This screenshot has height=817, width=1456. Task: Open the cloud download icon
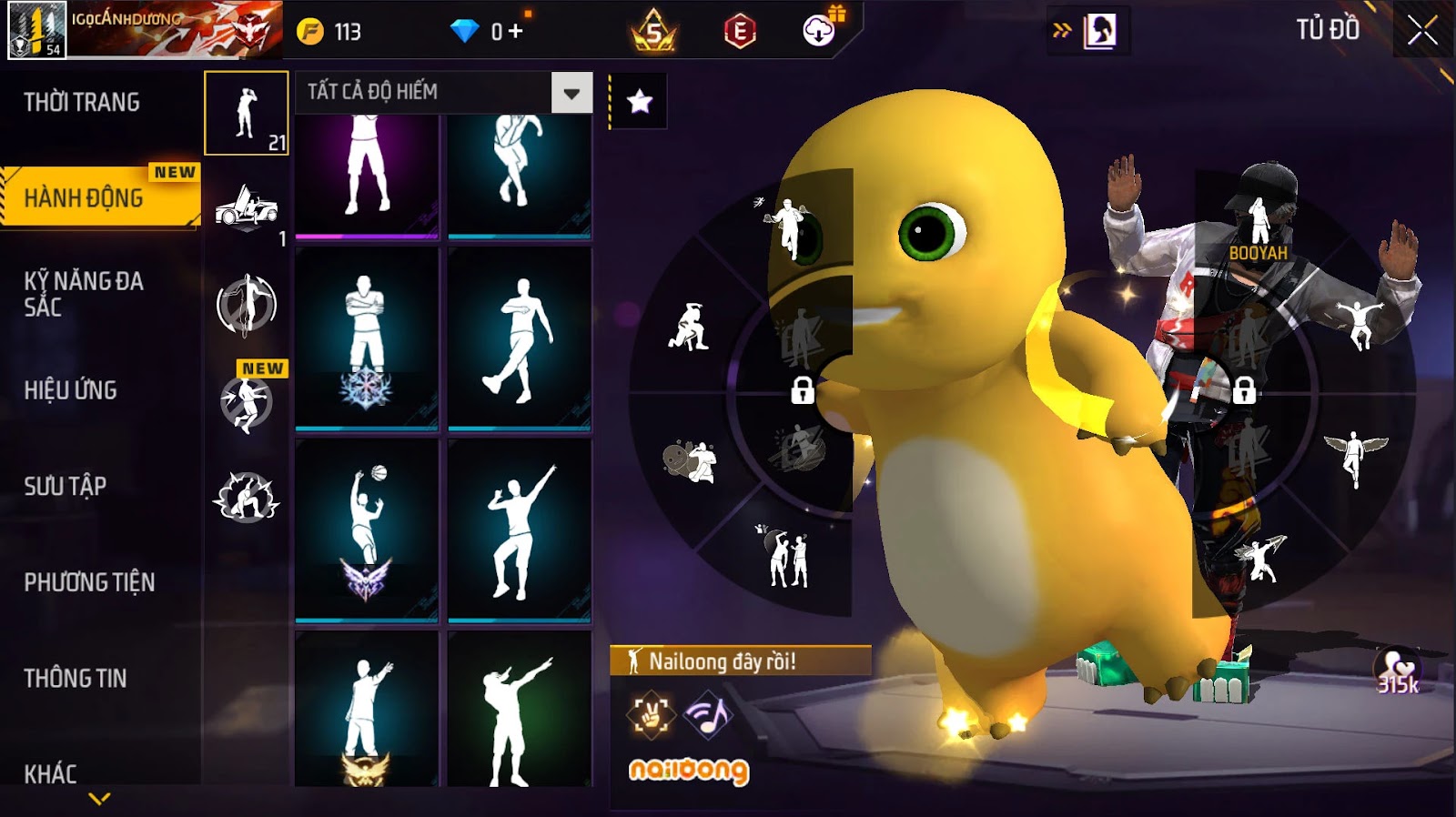[x=819, y=31]
